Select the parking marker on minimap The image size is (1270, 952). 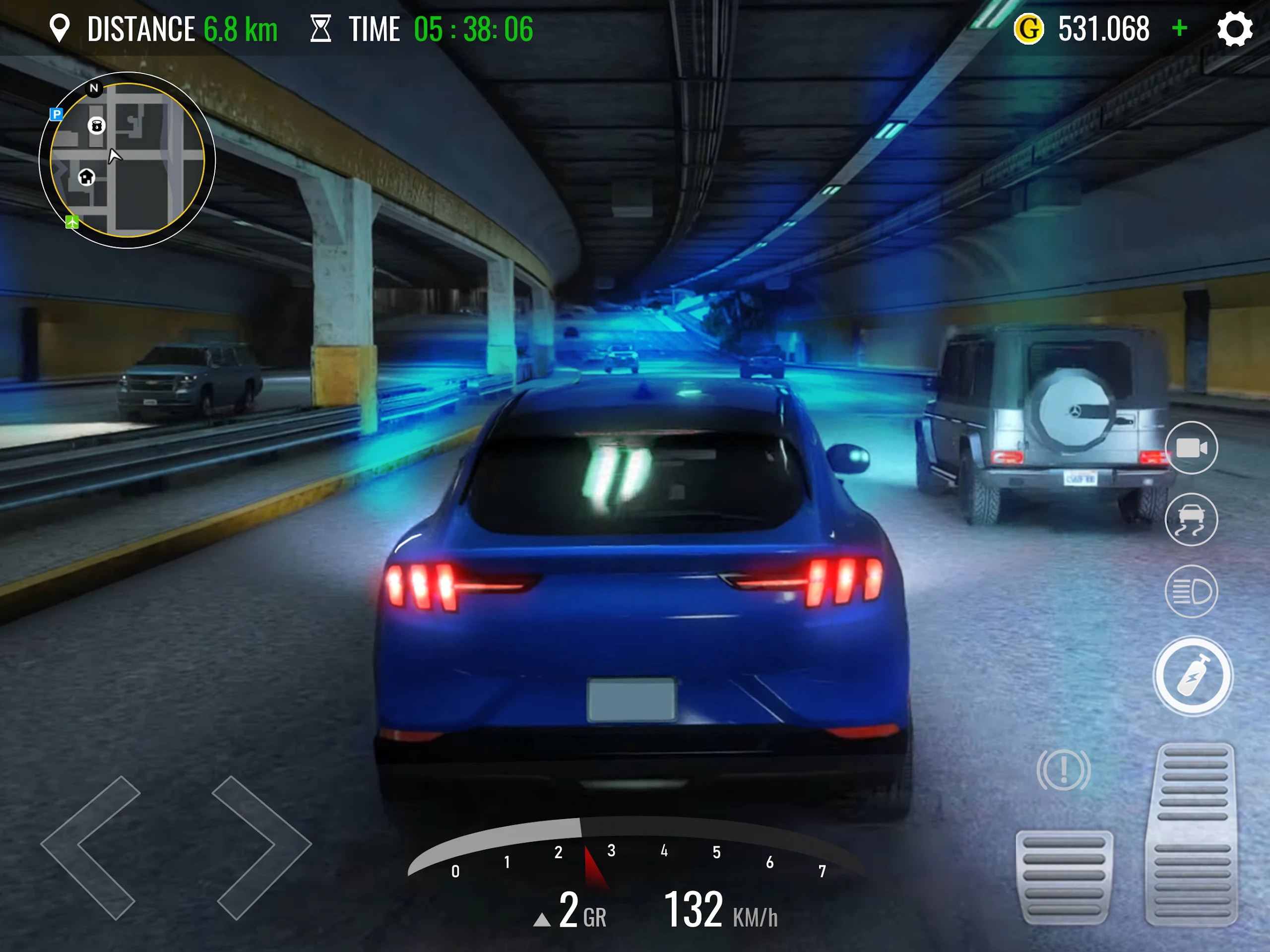[56, 114]
